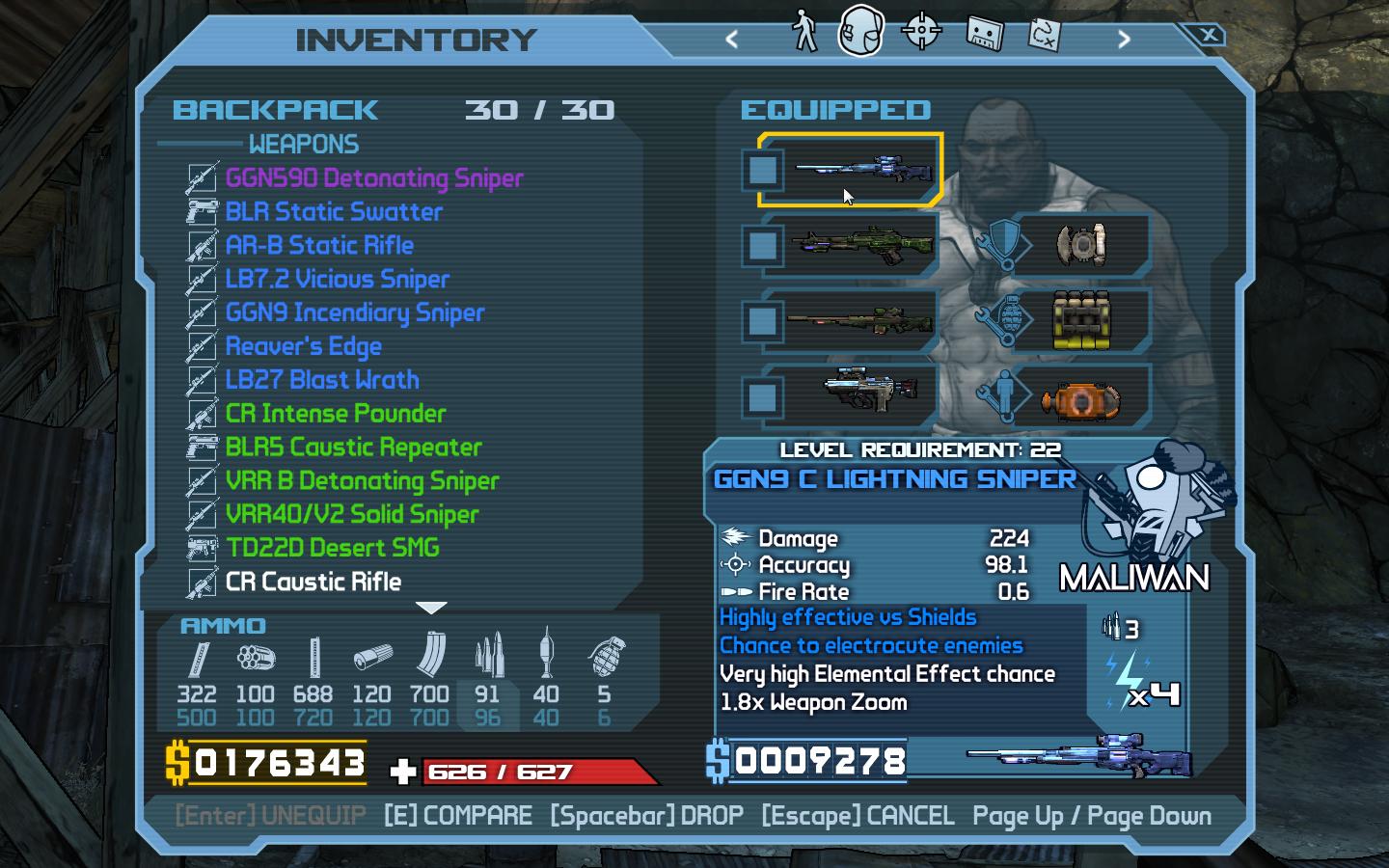Select the backpack inventory icon

tap(861, 31)
